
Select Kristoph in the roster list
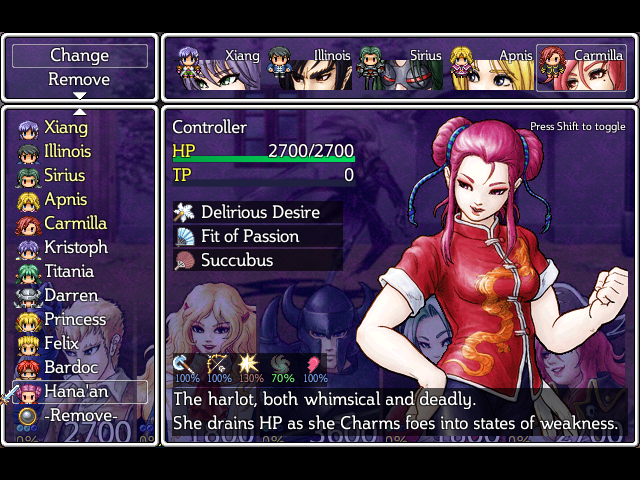tap(75, 248)
